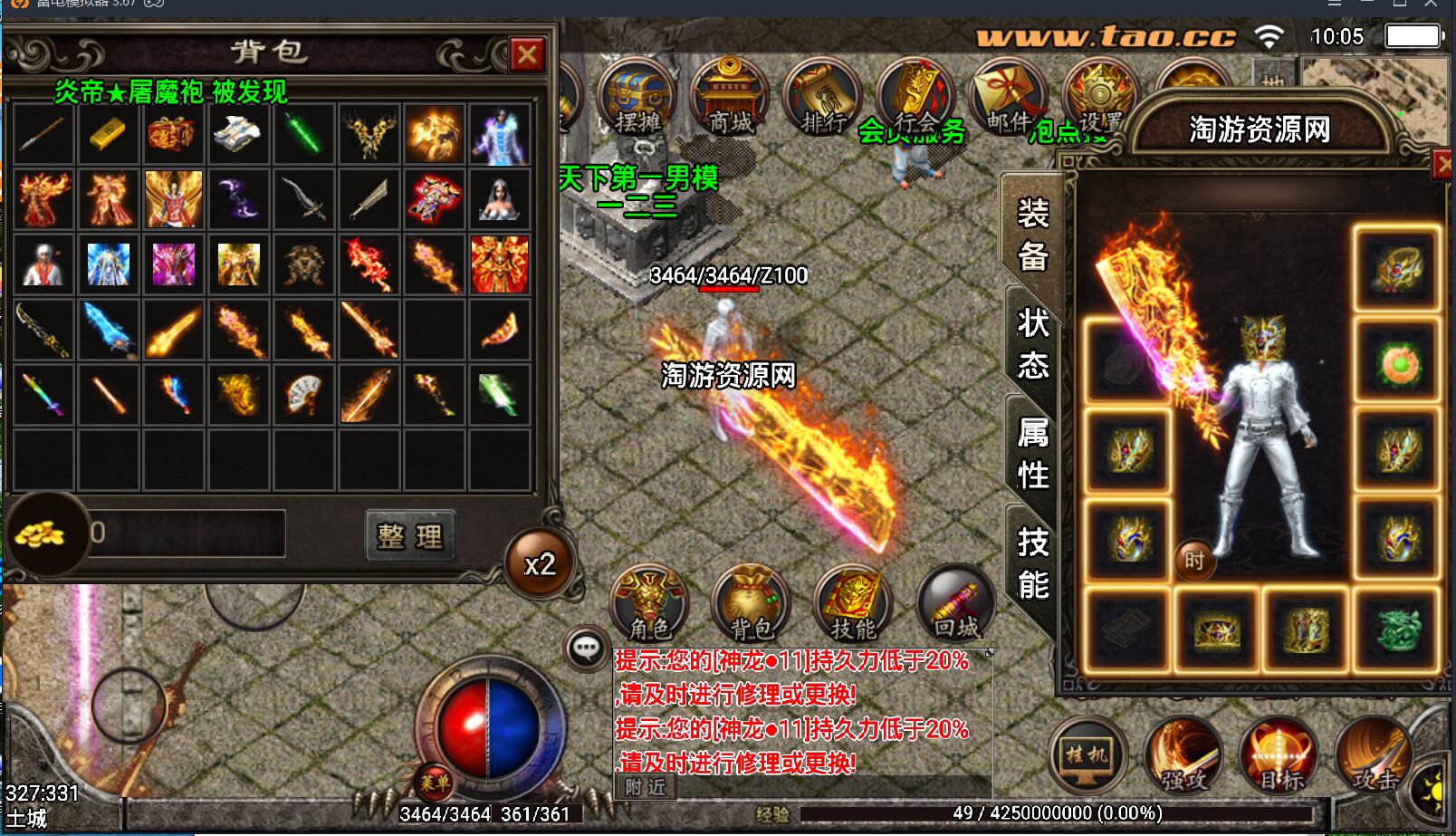Switch to the 状态 status tab
This screenshot has width=1456, height=836.
tap(1032, 344)
